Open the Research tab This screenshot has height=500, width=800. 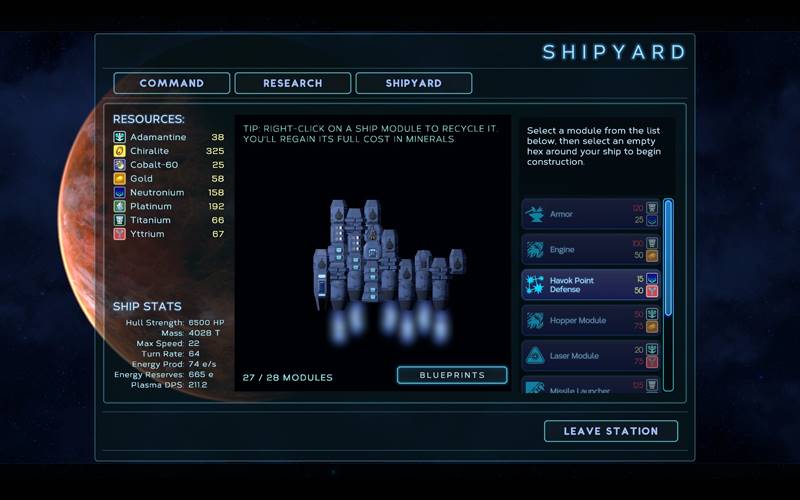click(x=292, y=83)
